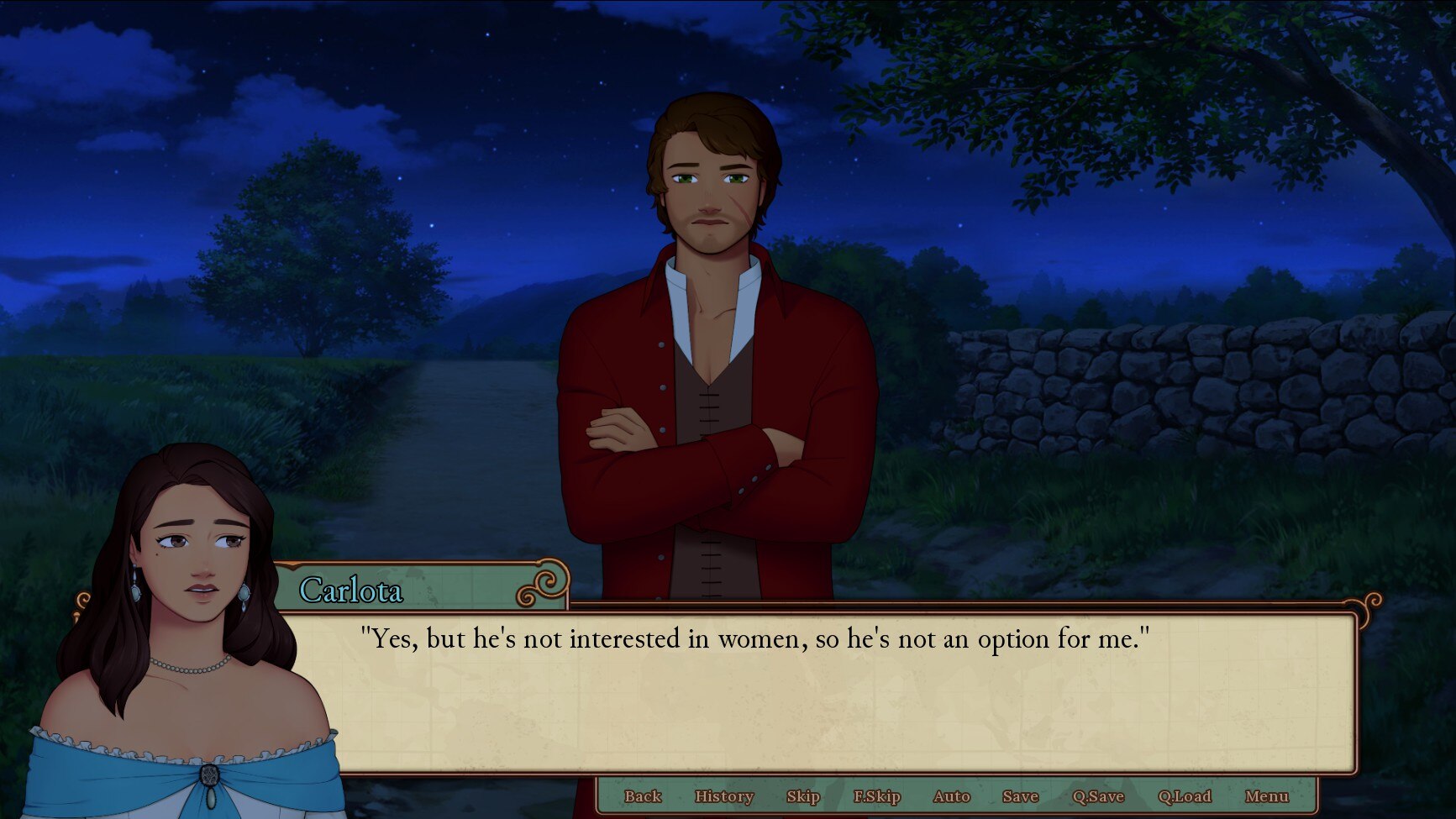
Task: Quick load with Q.Load
Action: (1184, 796)
